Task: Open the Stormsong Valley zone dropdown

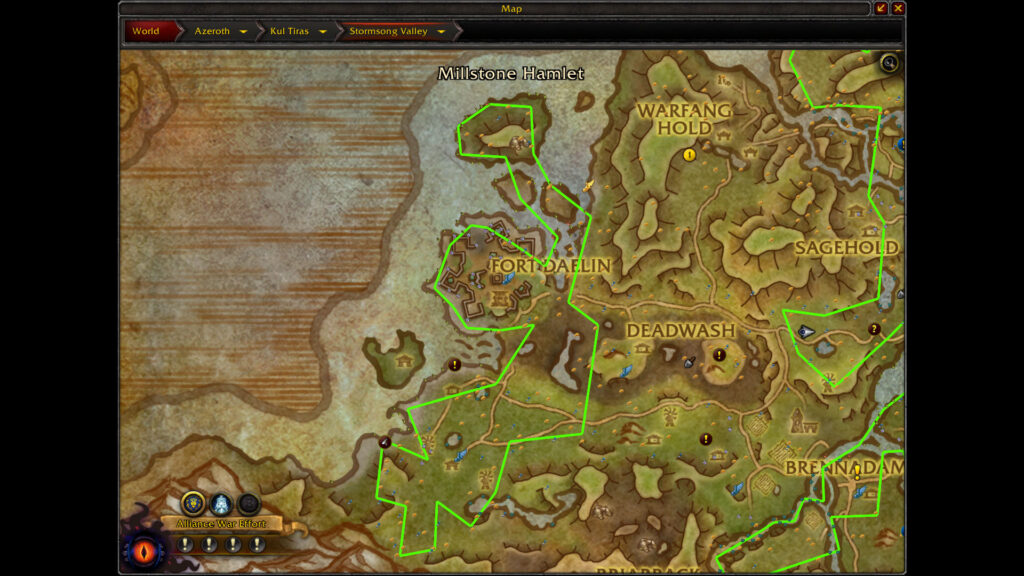Action: pyautogui.click(x=441, y=31)
